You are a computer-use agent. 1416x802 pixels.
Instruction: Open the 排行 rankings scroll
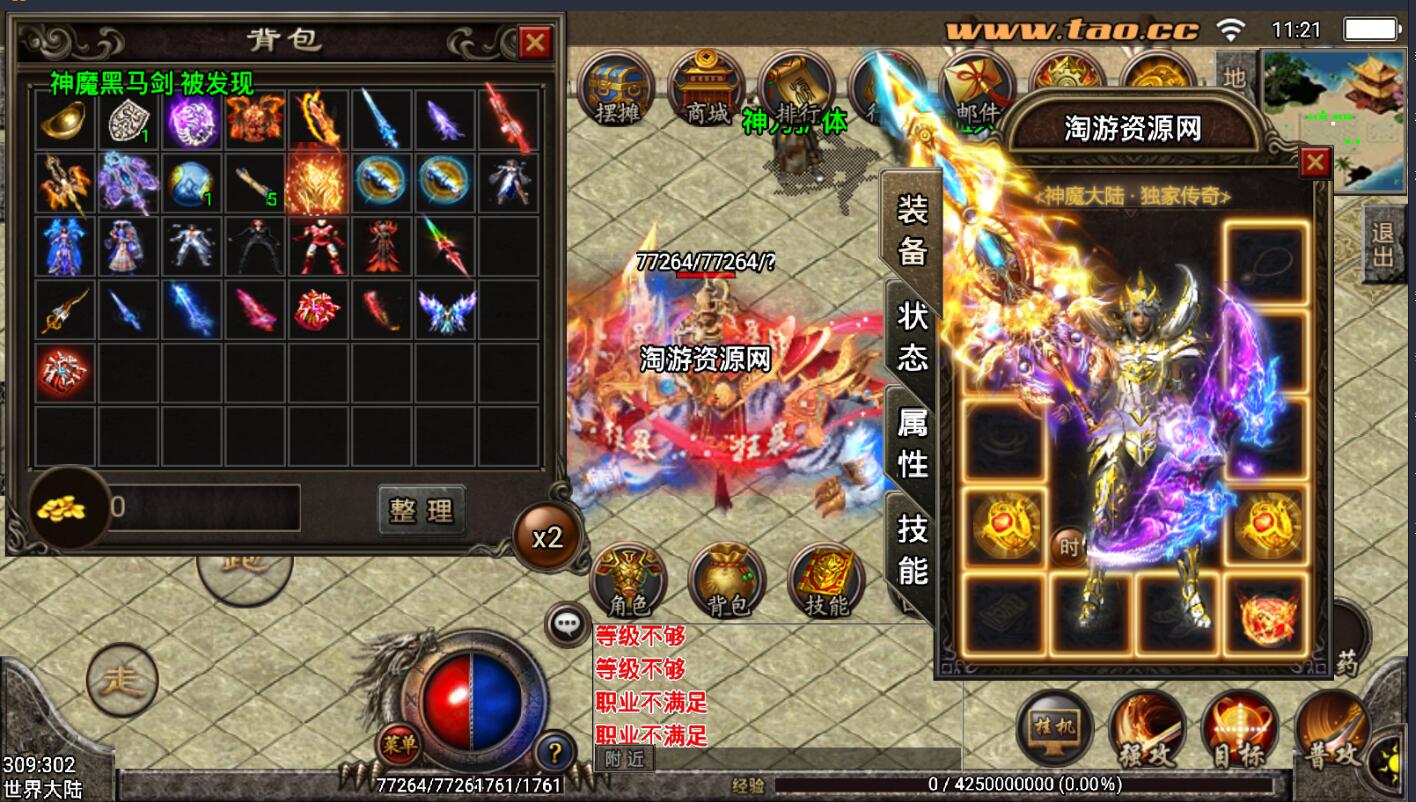click(x=796, y=90)
